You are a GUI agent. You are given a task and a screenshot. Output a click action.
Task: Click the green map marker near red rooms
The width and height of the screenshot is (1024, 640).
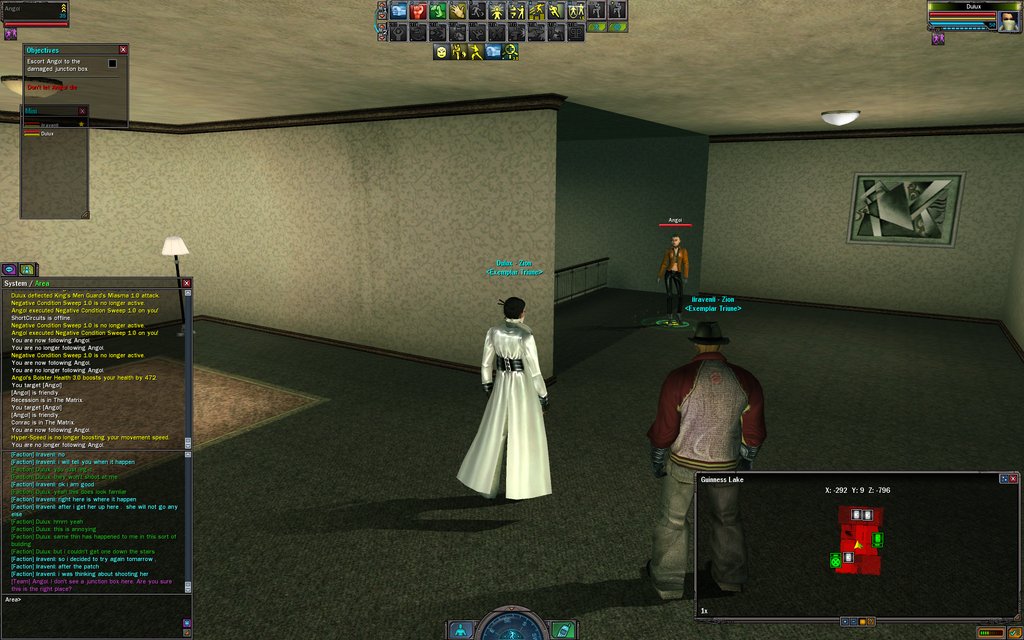[x=878, y=540]
